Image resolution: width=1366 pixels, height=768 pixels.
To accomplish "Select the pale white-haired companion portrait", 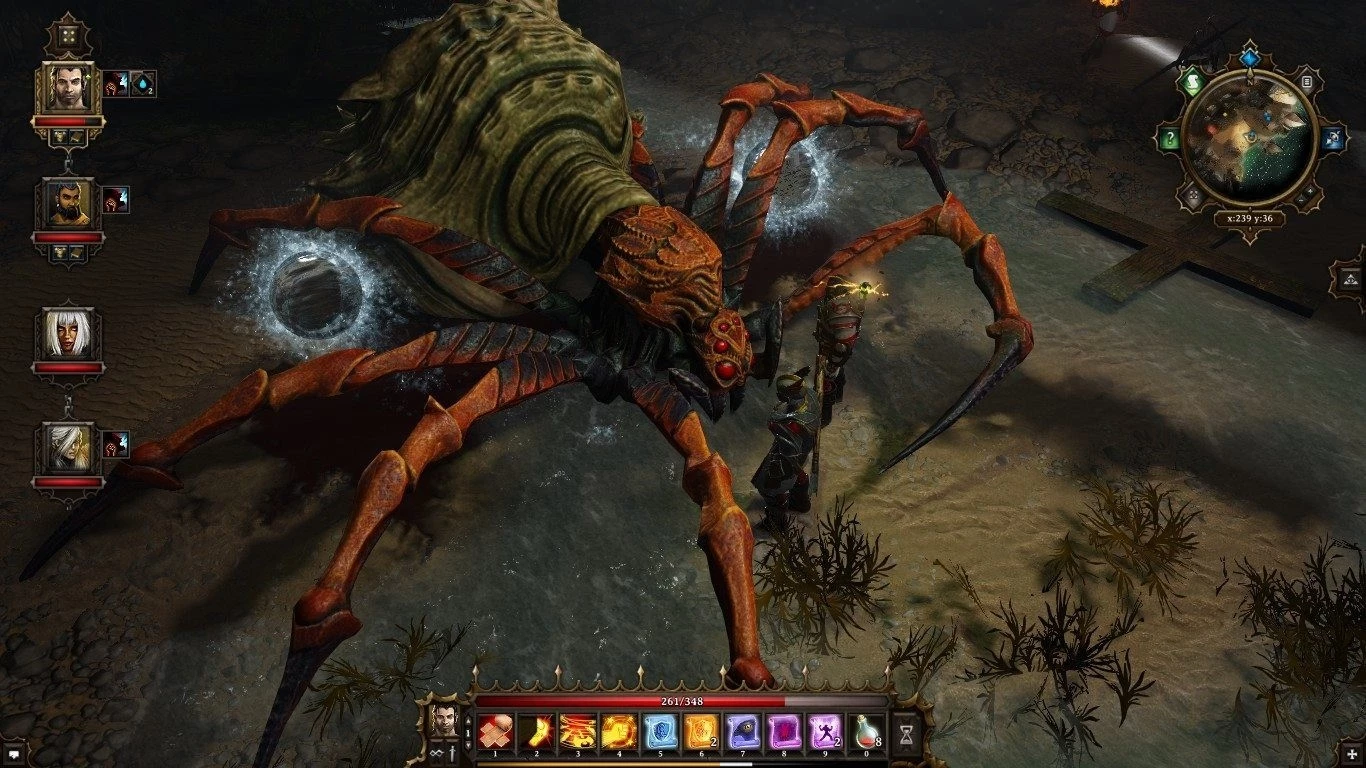I will coord(68,449).
